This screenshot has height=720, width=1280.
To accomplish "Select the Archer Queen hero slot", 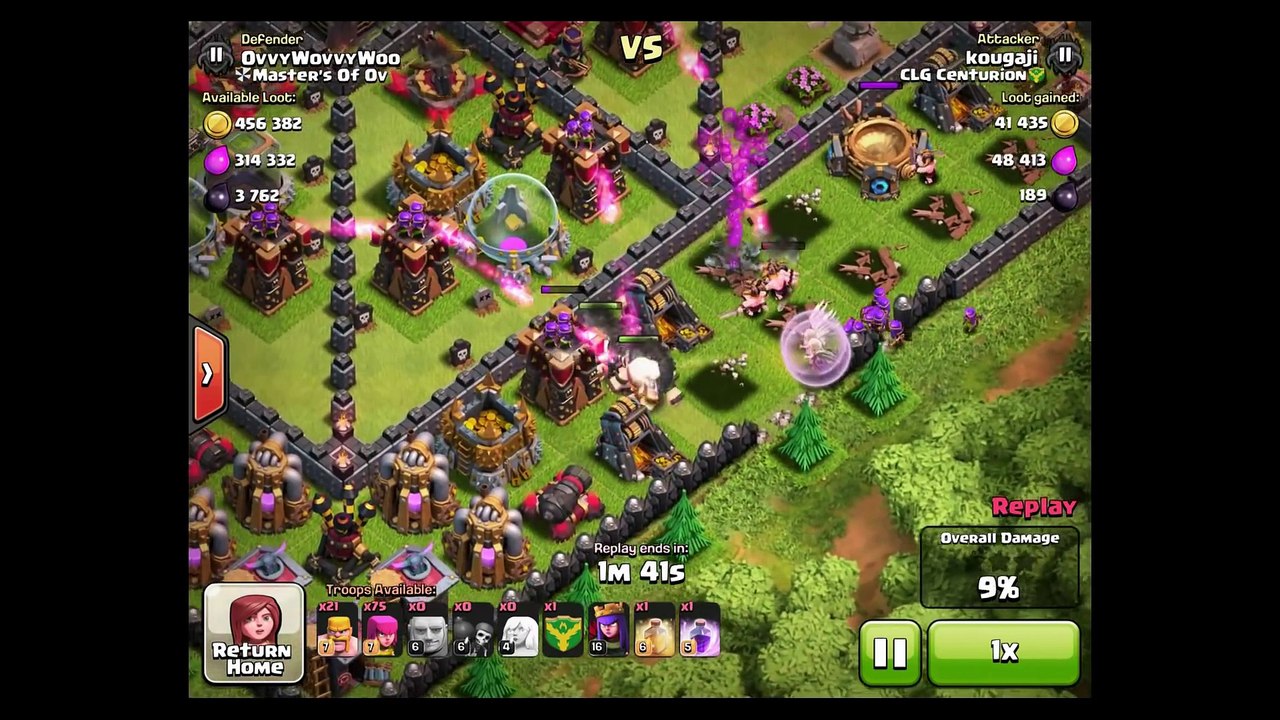I will (x=608, y=630).
